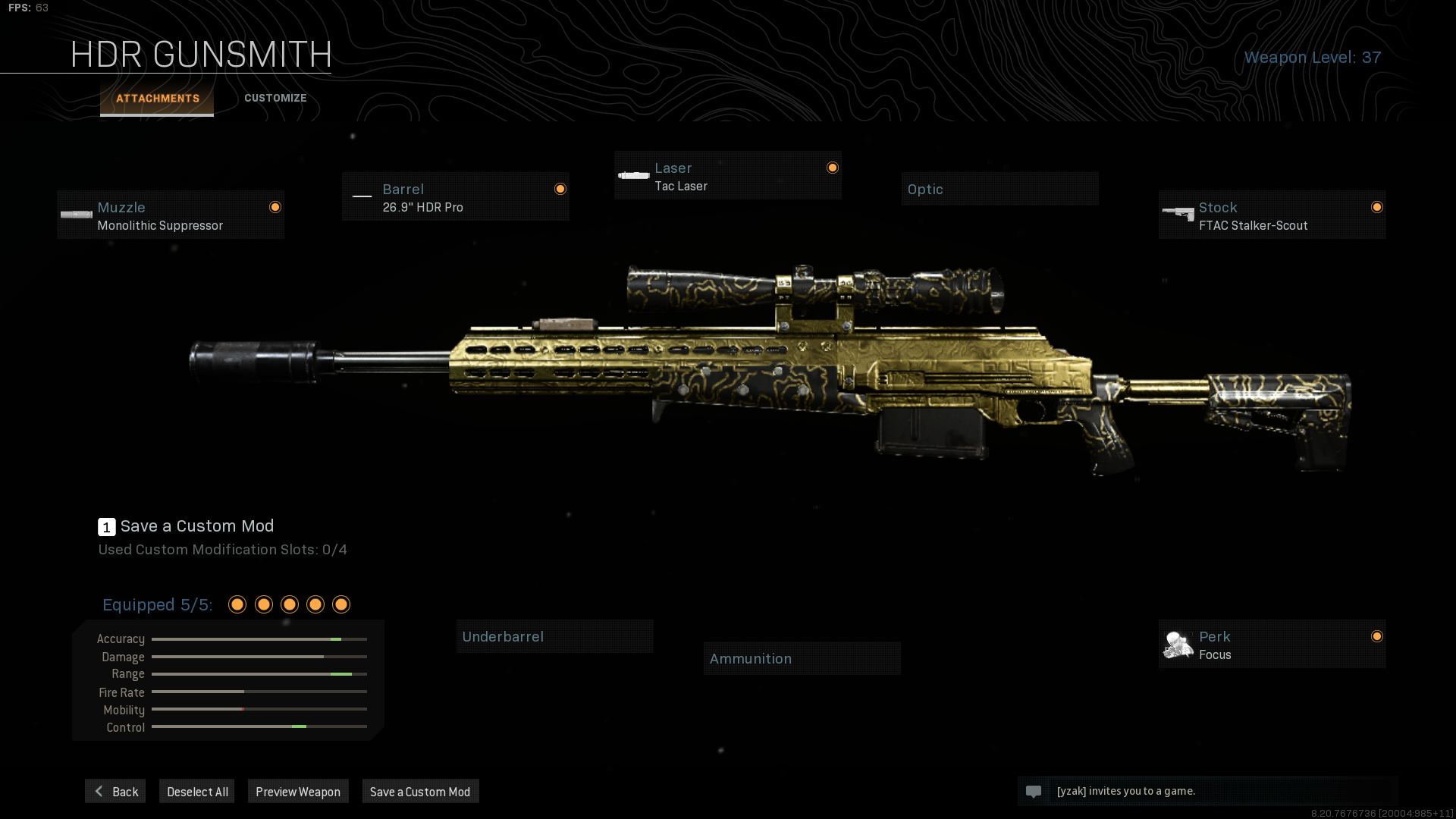Select the Focus perk icon

pyautogui.click(x=1179, y=645)
